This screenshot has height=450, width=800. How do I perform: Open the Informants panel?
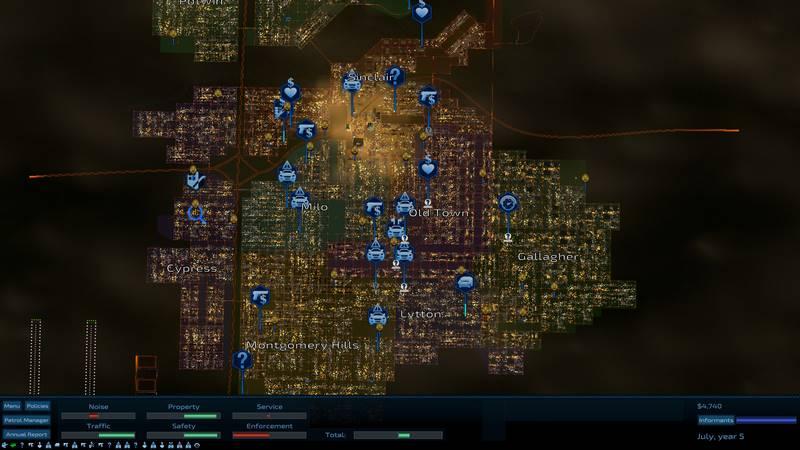[716, 420]
